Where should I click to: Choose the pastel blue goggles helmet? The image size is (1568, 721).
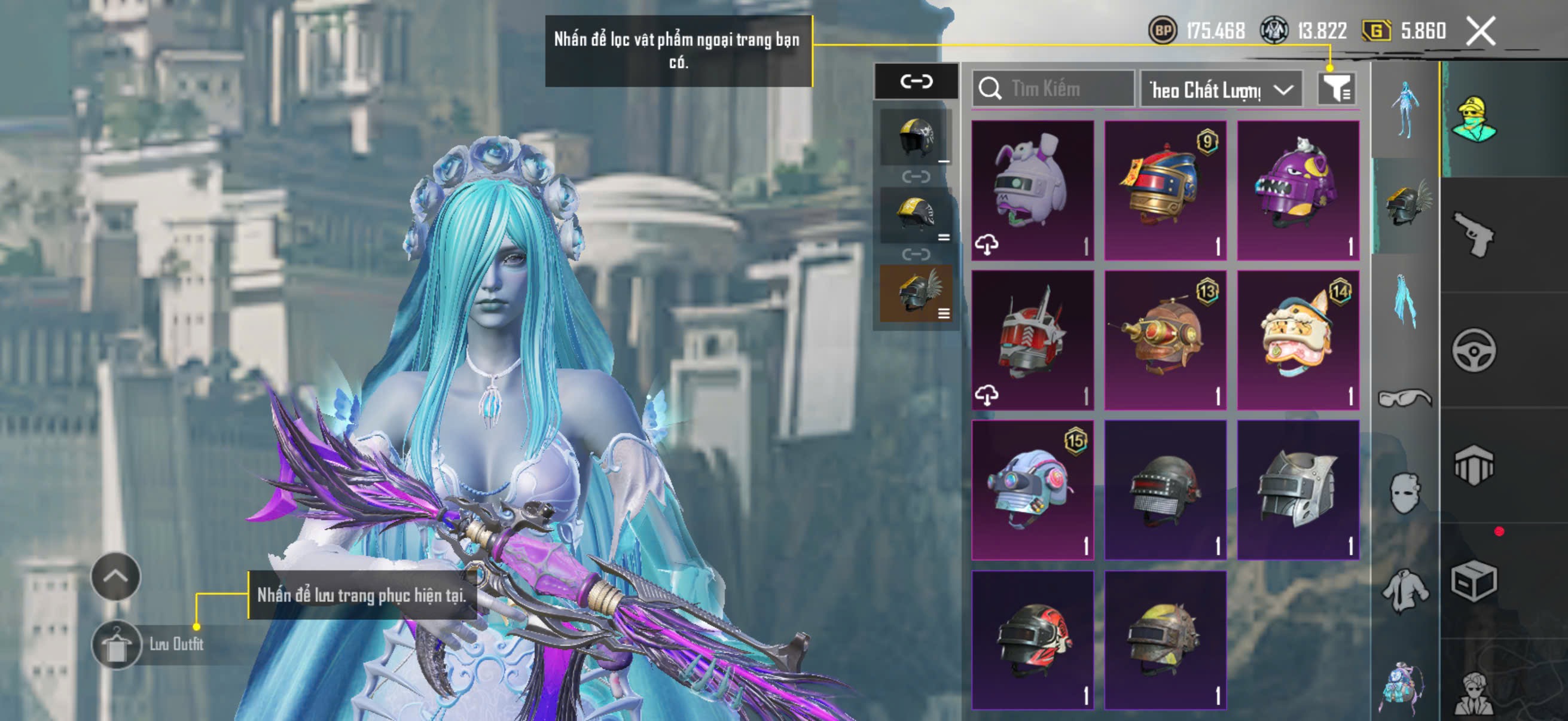click(1032, 490)
